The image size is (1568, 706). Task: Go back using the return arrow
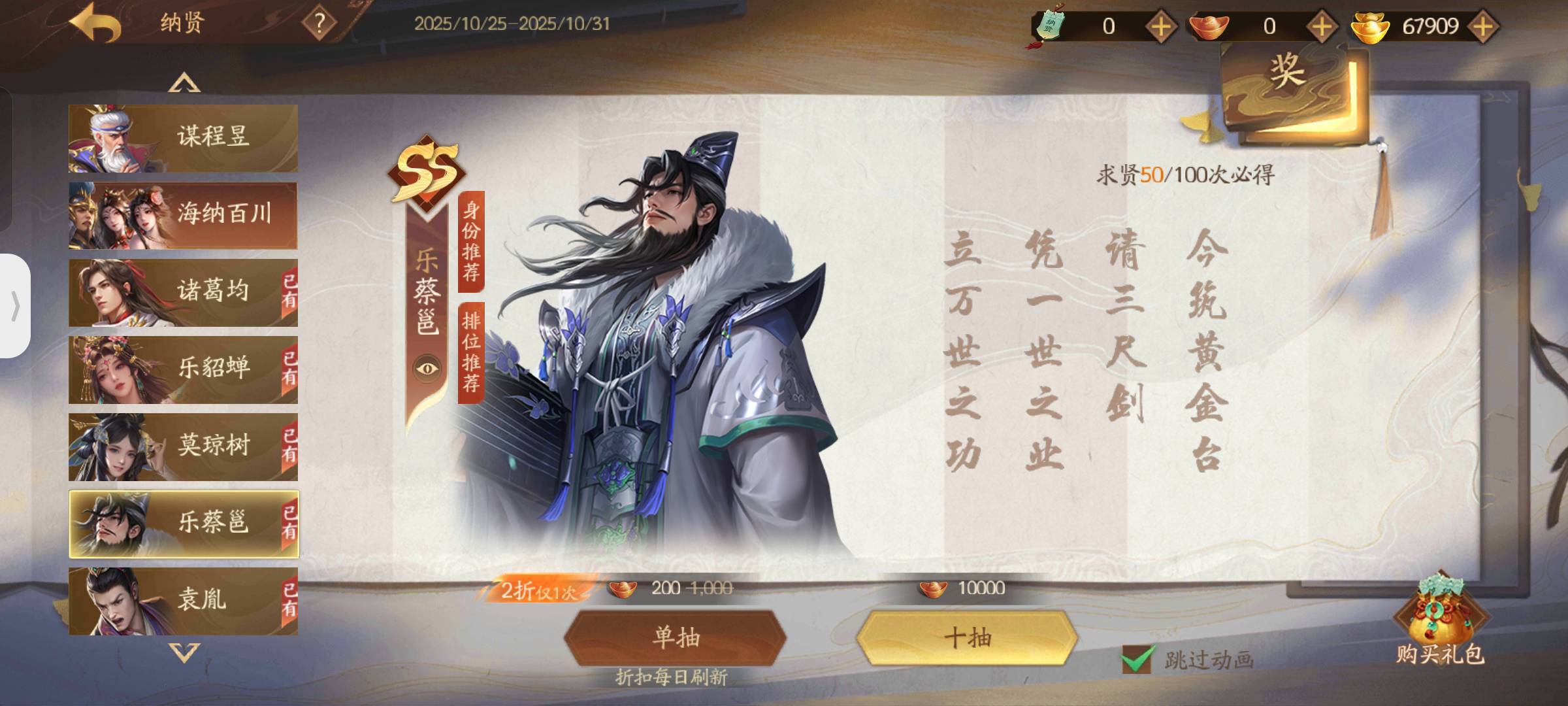tap(96, 24)
